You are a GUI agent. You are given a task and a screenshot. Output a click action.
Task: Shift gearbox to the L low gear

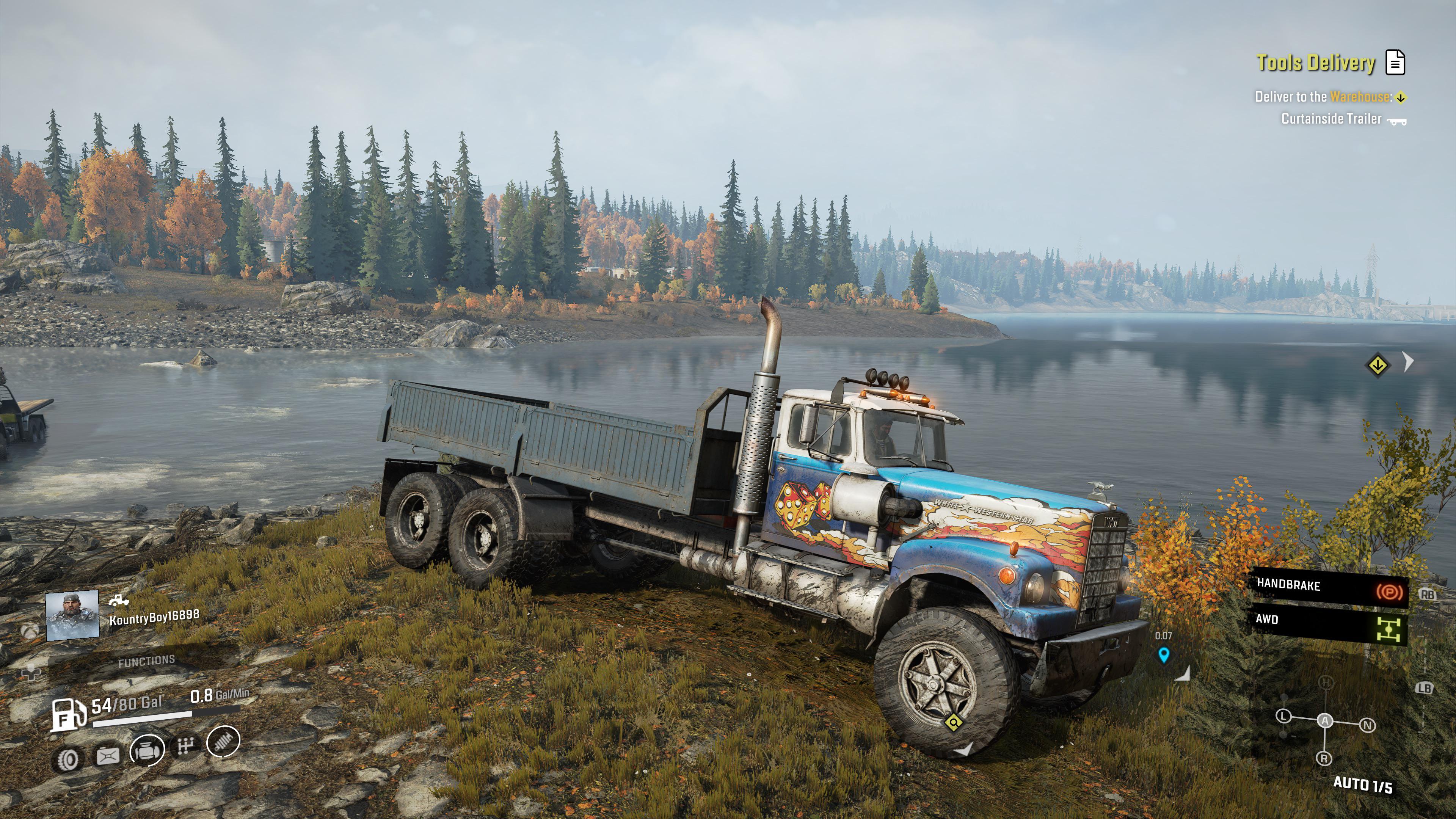click(x=1283, y=716)
